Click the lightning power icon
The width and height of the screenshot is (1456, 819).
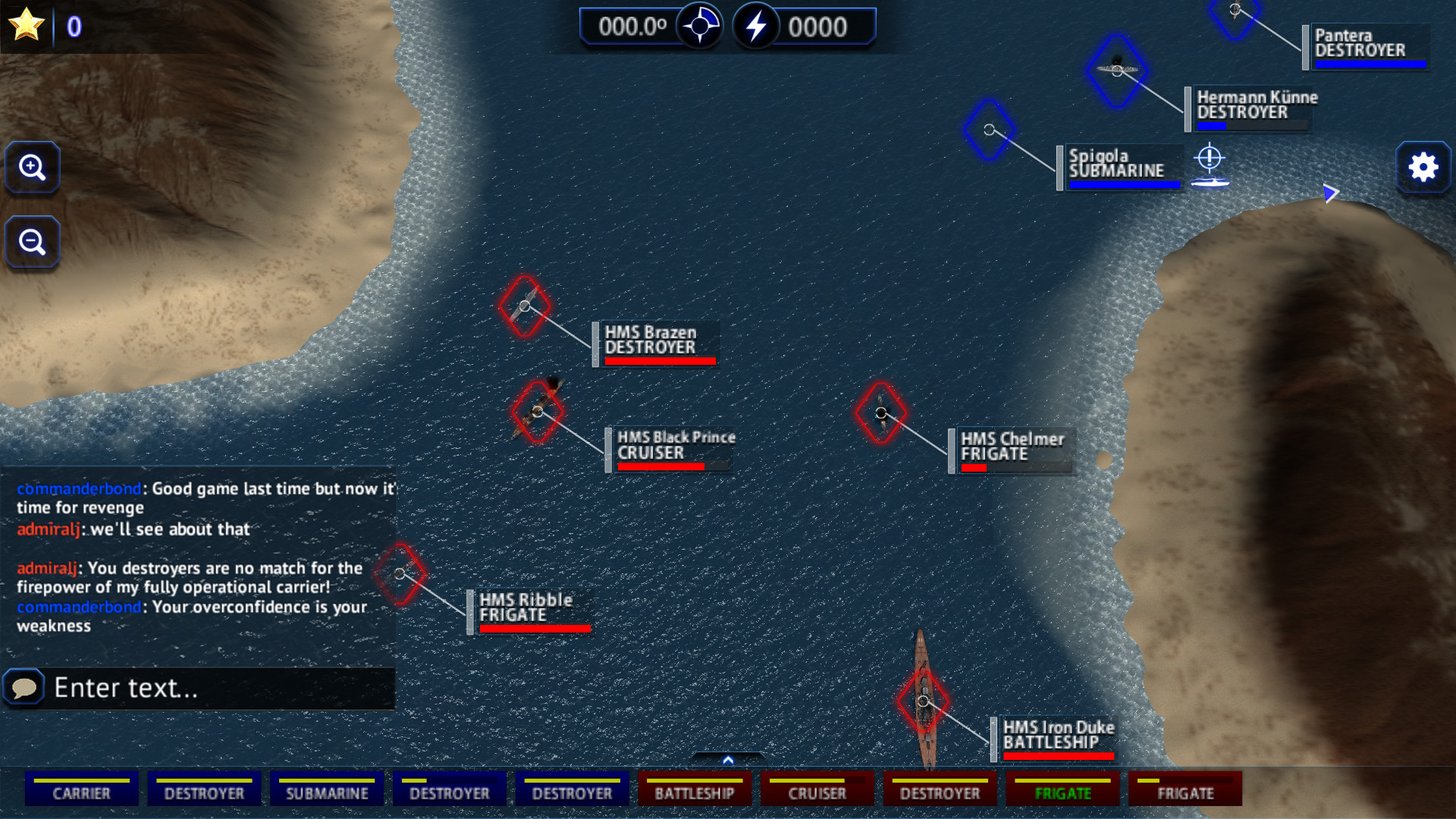coord(755,25)
